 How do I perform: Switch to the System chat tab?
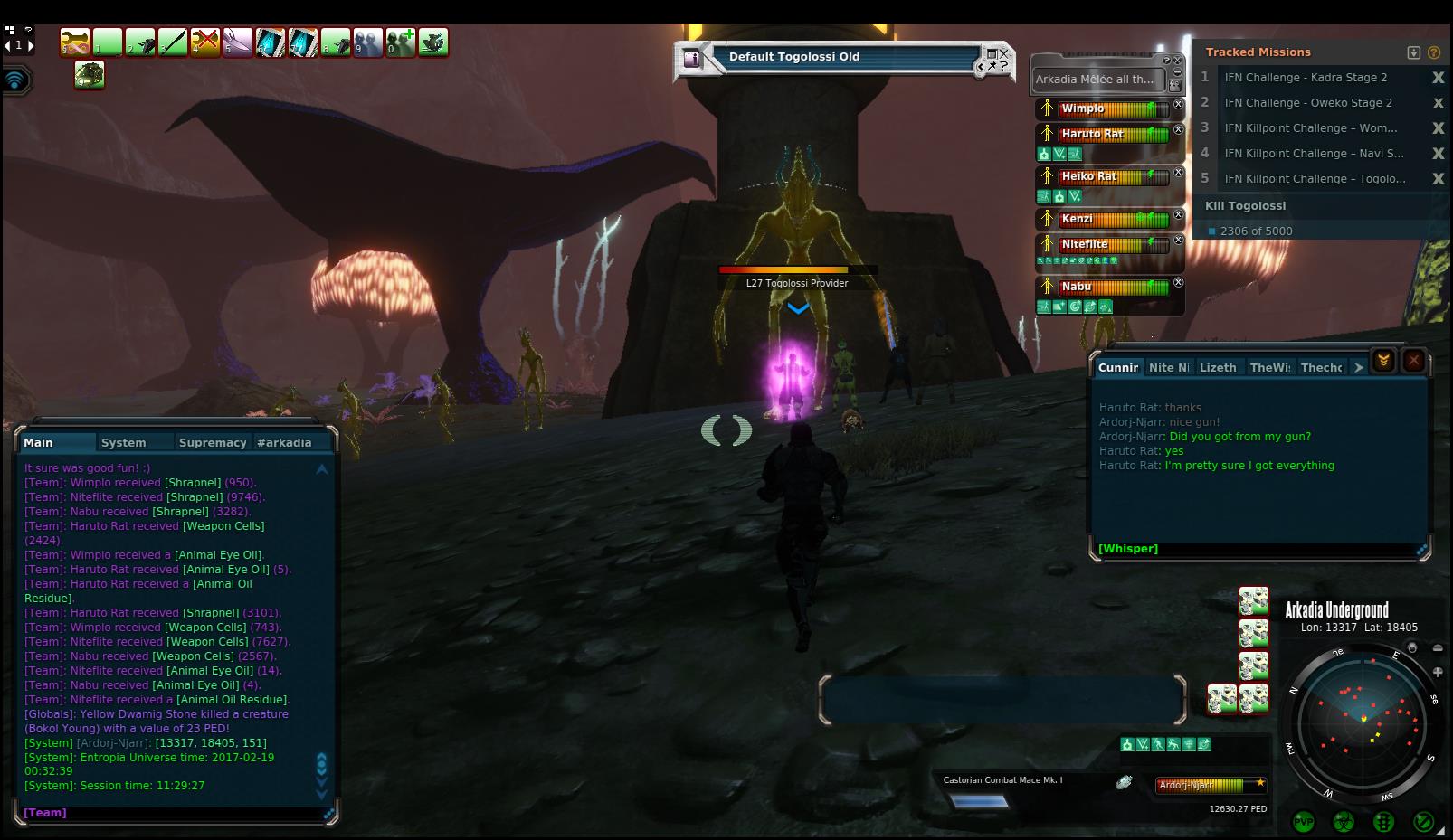124,442
